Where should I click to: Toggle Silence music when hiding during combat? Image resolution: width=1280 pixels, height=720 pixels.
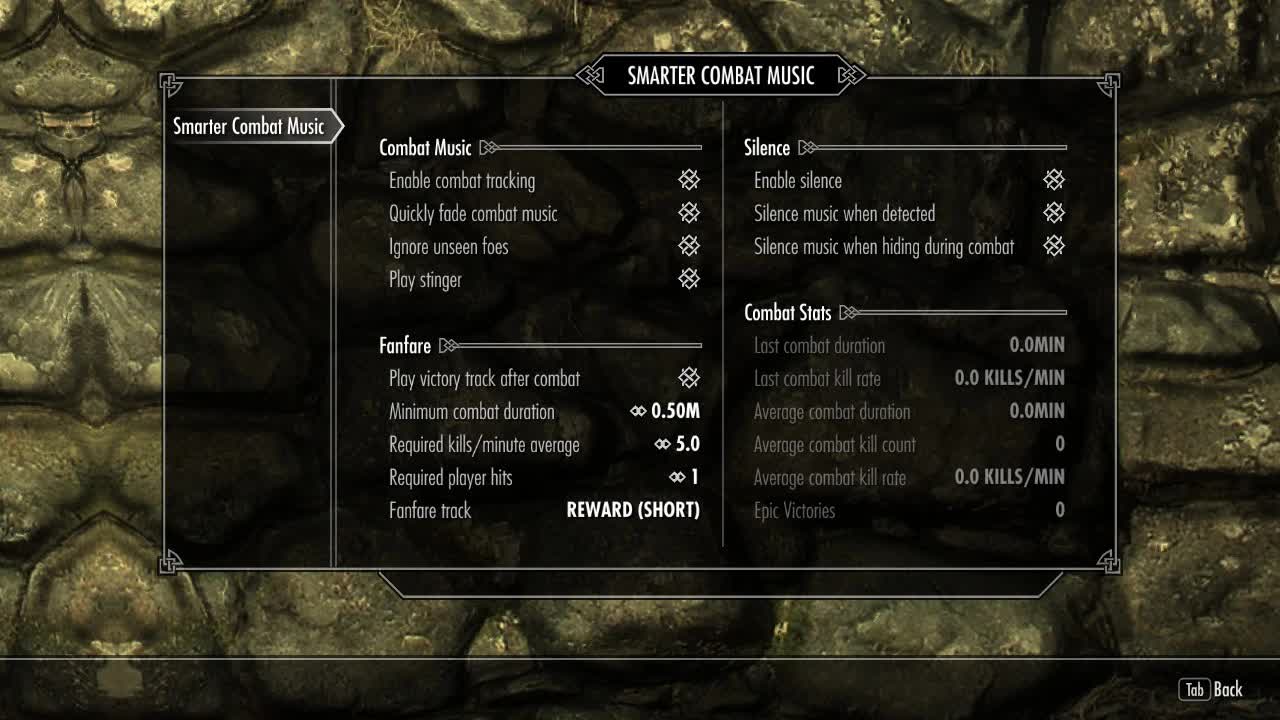[1054, 246]
